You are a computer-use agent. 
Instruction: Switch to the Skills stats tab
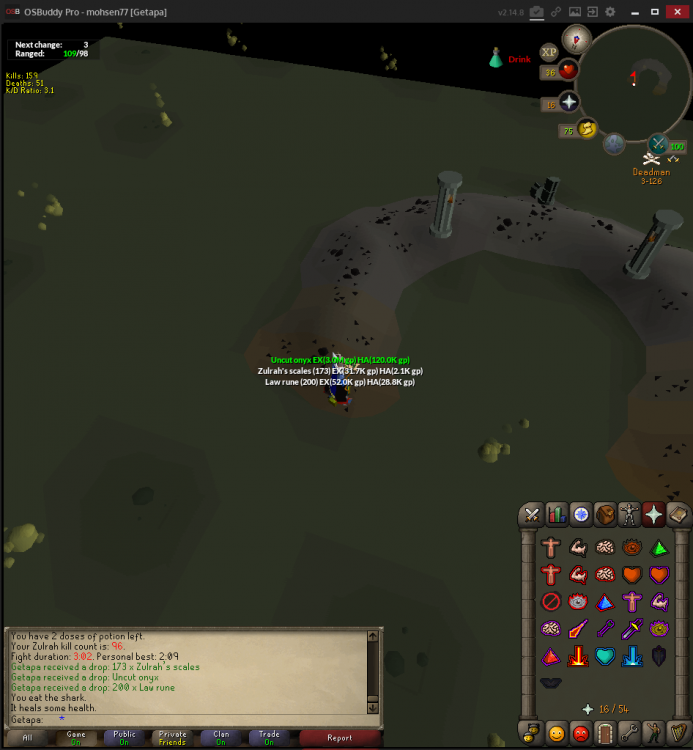557,515
